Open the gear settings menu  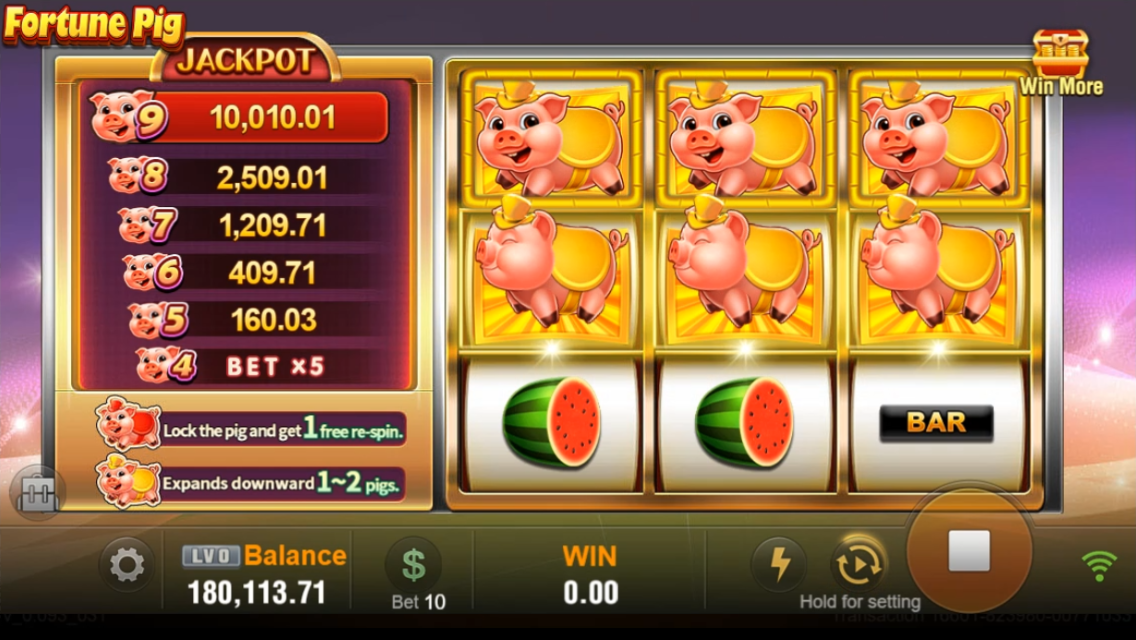tap(126, 566)
